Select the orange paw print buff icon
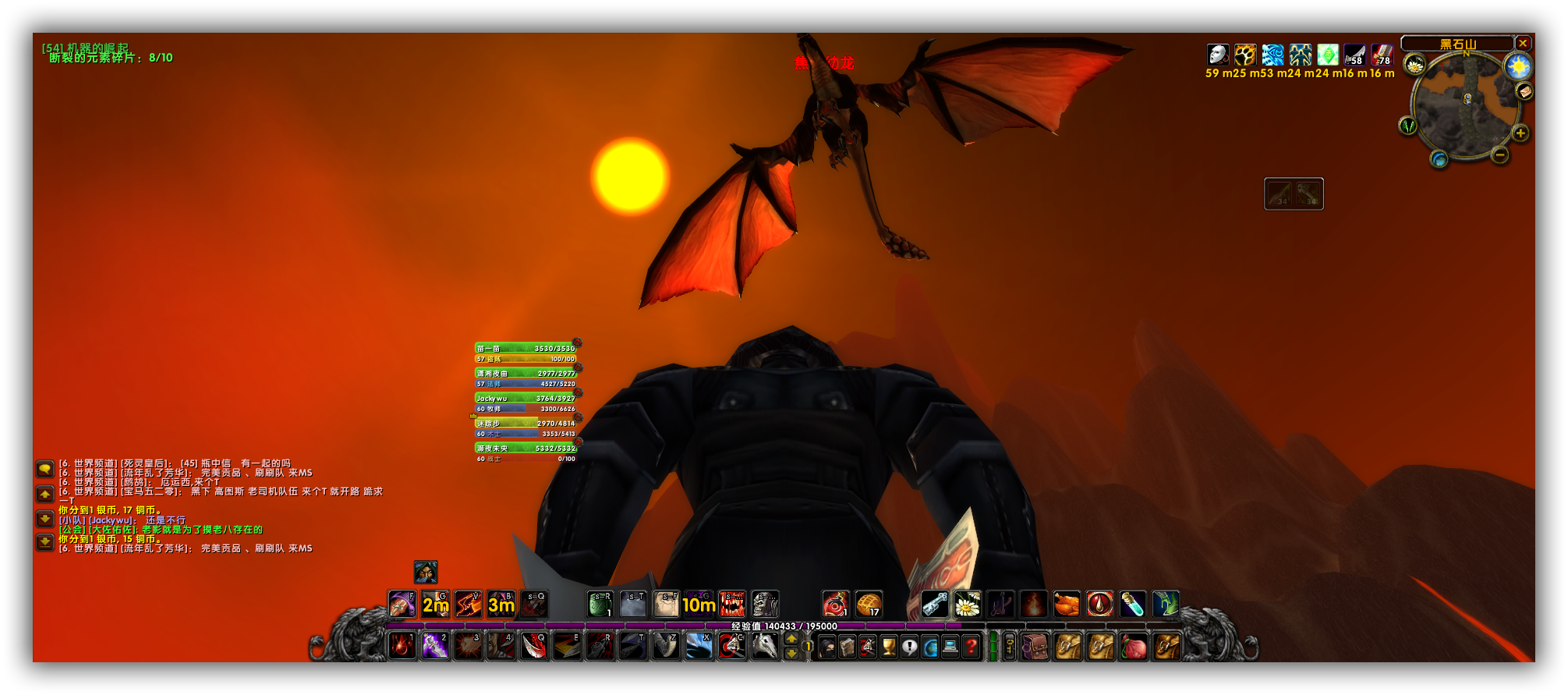Image resolution: width=1568 pixels, height=695 pixels. coord(1245,55)
